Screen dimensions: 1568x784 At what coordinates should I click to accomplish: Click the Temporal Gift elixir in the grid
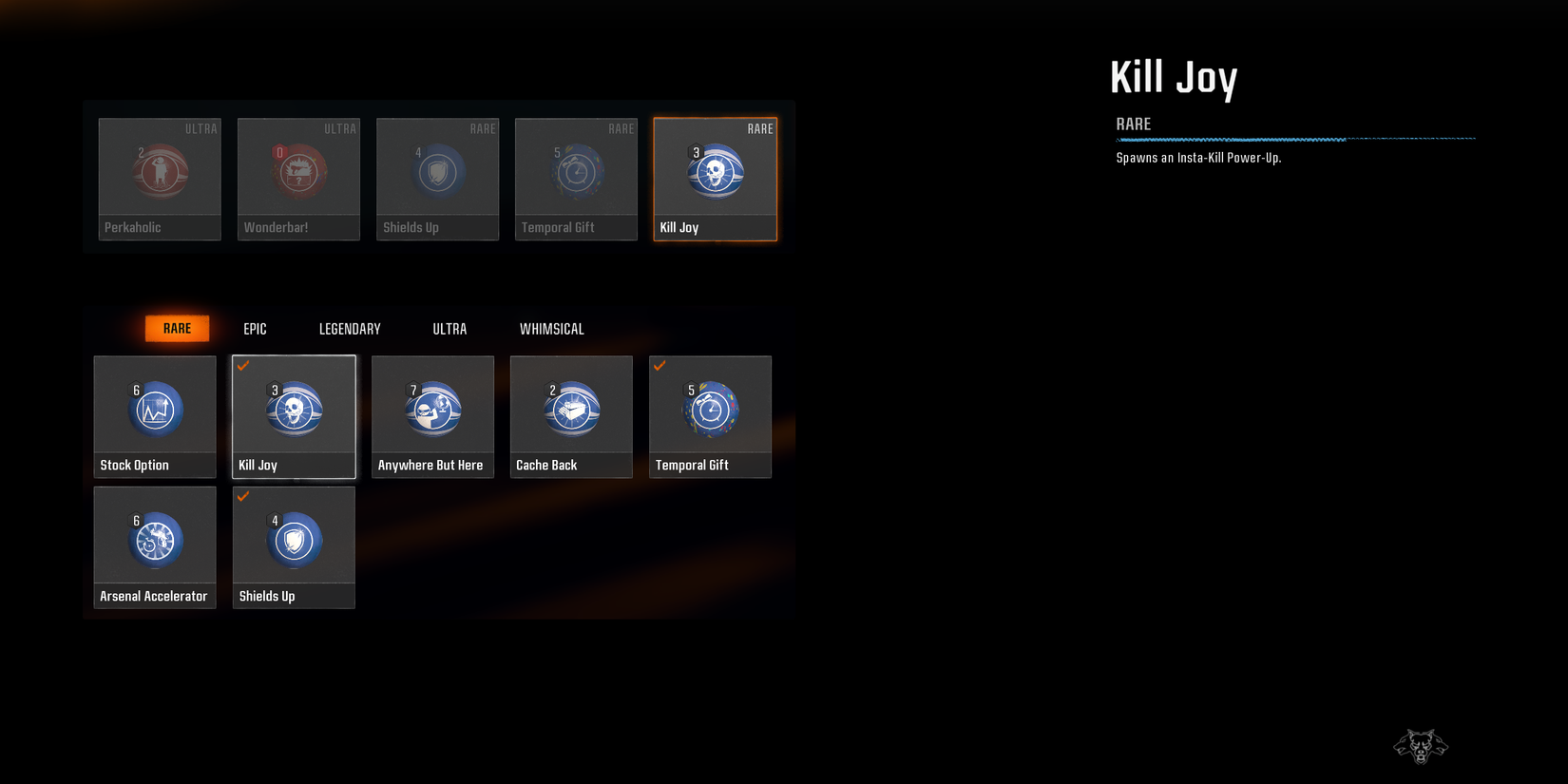click(710, 409)
